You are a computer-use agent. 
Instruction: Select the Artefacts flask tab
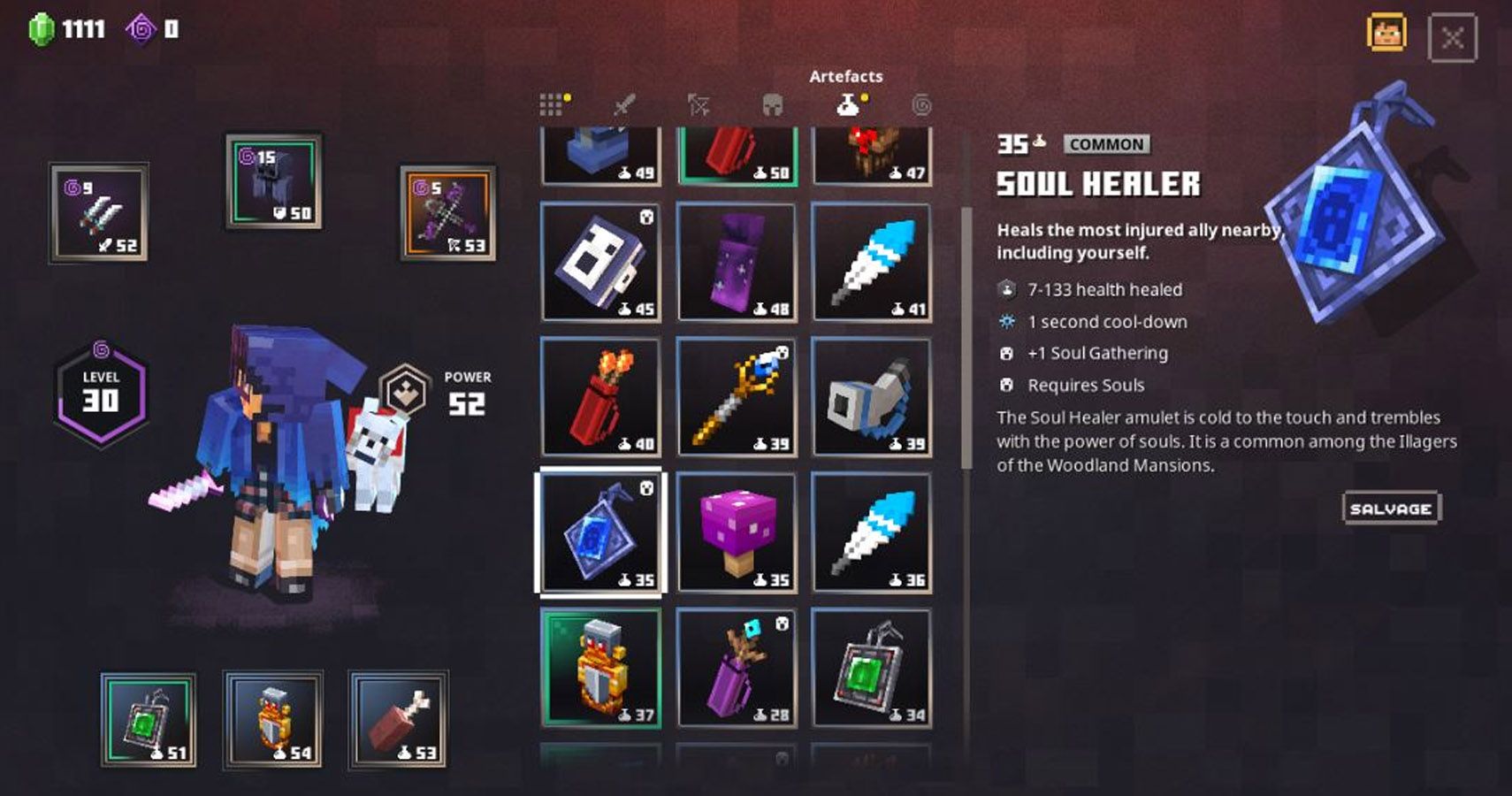pyautogui.click(x=847, y=105)
